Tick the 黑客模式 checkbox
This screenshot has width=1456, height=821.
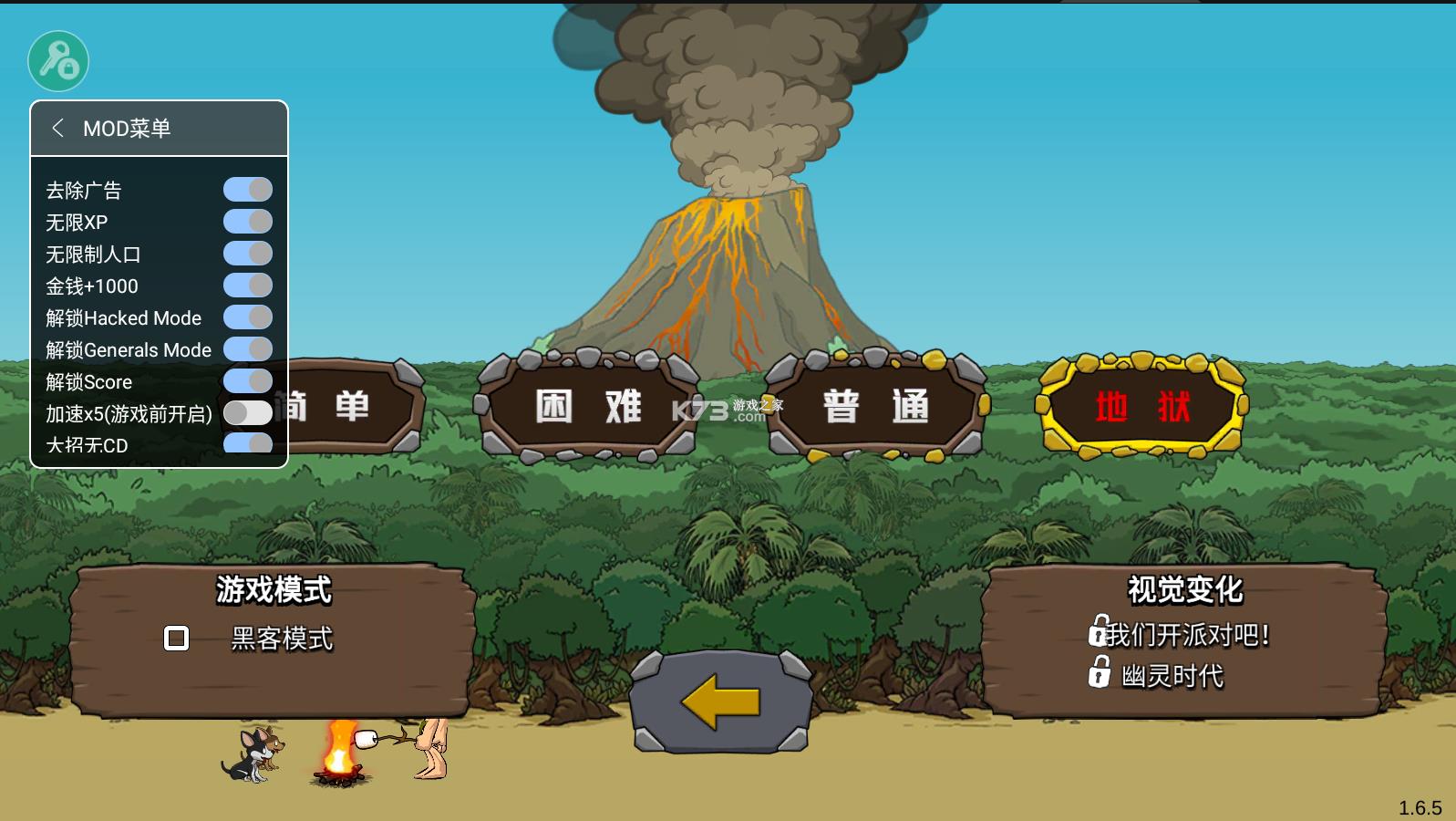176,639
